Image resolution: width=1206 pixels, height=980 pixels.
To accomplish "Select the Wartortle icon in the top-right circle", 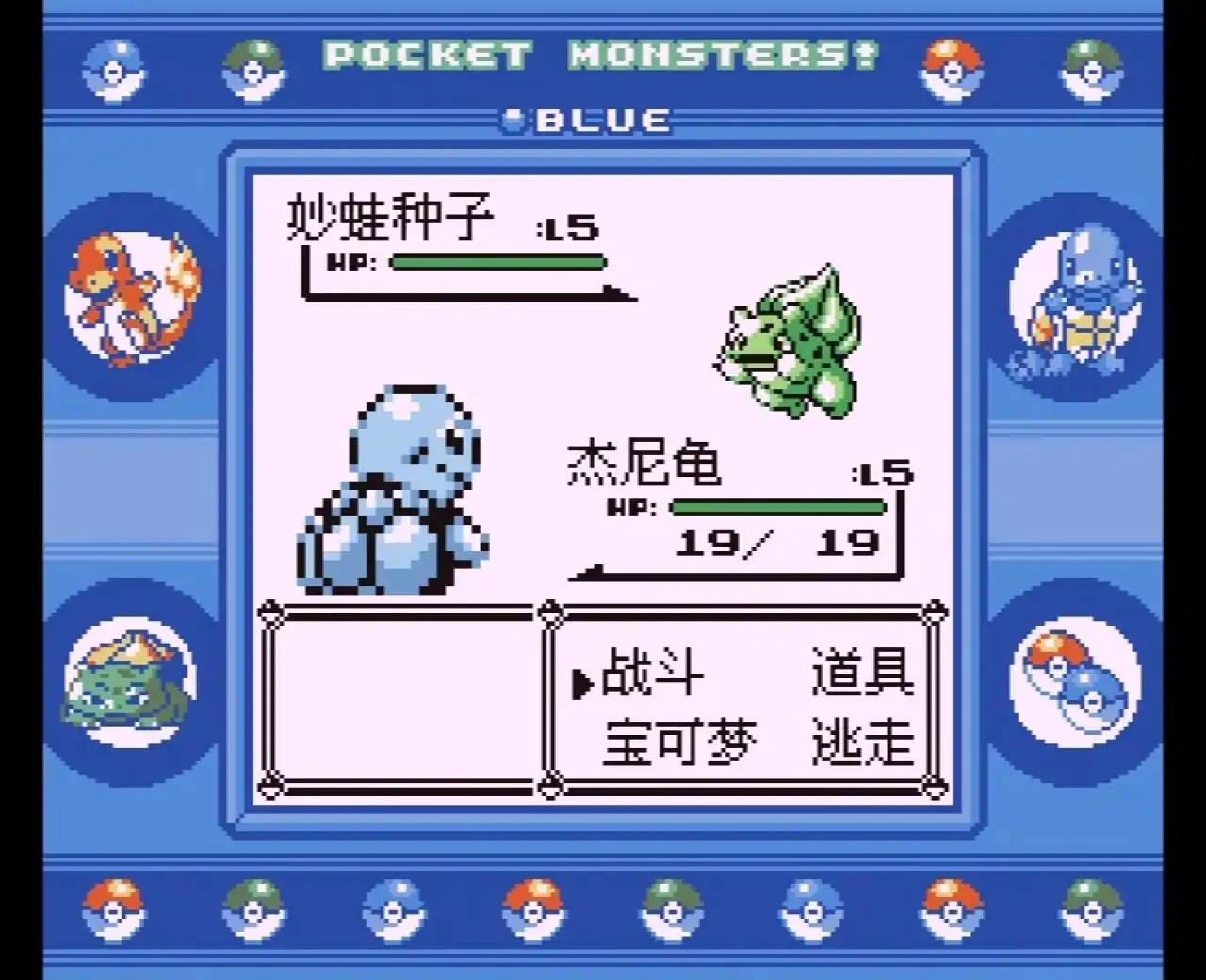I will pyautogui.click(x=1082, y=292).
